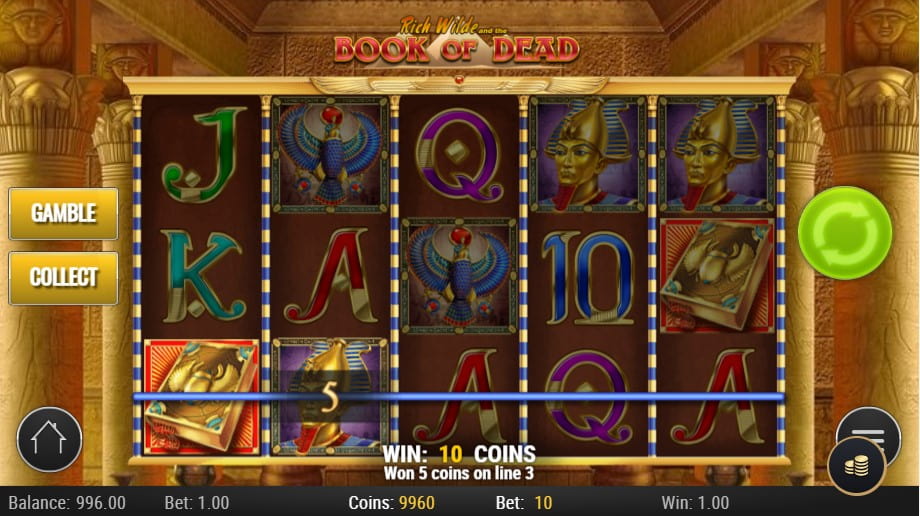Screen dimensions: 920x516
Task: Spin the reels with the green button
Action: click(x=845, y=233)
